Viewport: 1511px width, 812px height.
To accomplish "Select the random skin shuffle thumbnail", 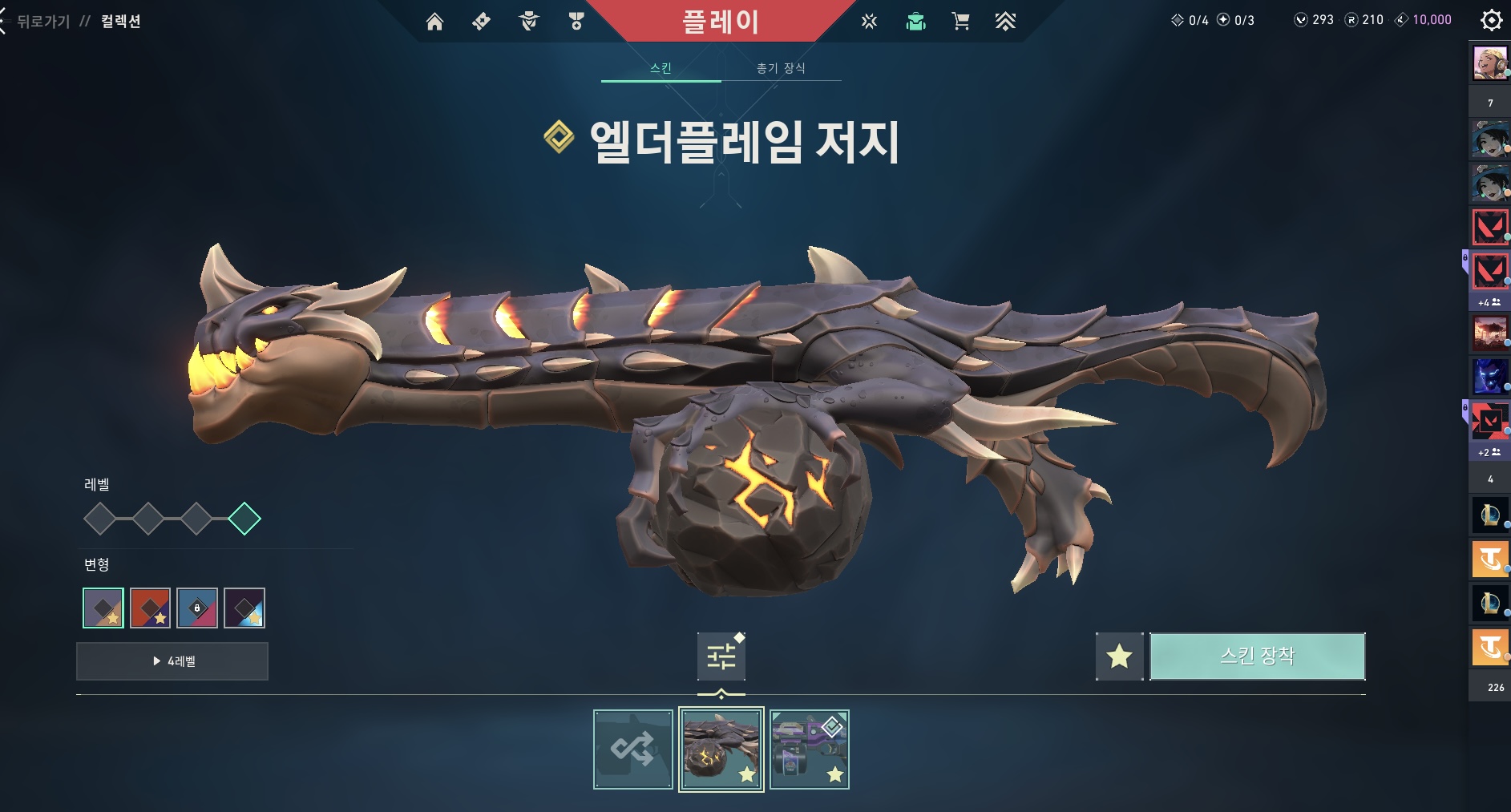I will pos(632,749).
